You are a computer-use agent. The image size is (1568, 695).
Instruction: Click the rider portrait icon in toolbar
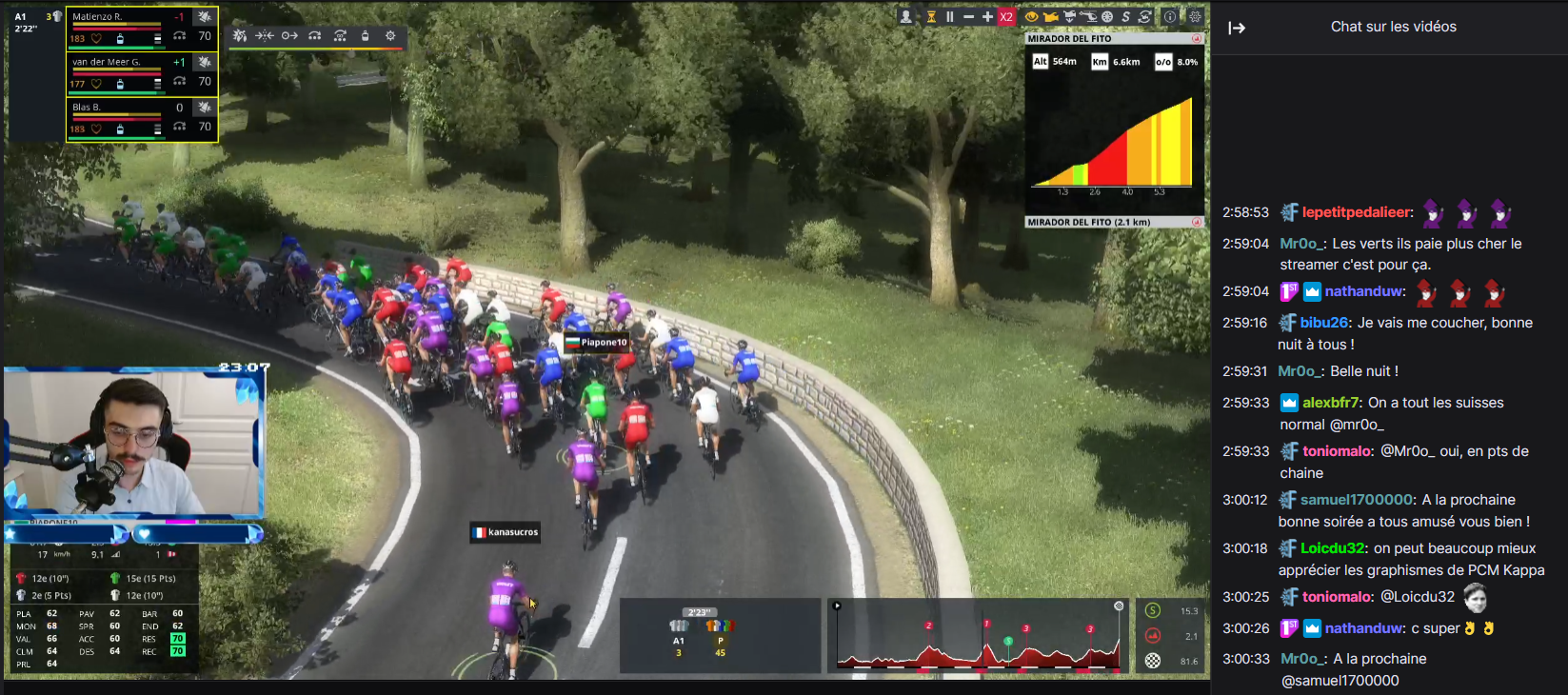click(906, 17)
